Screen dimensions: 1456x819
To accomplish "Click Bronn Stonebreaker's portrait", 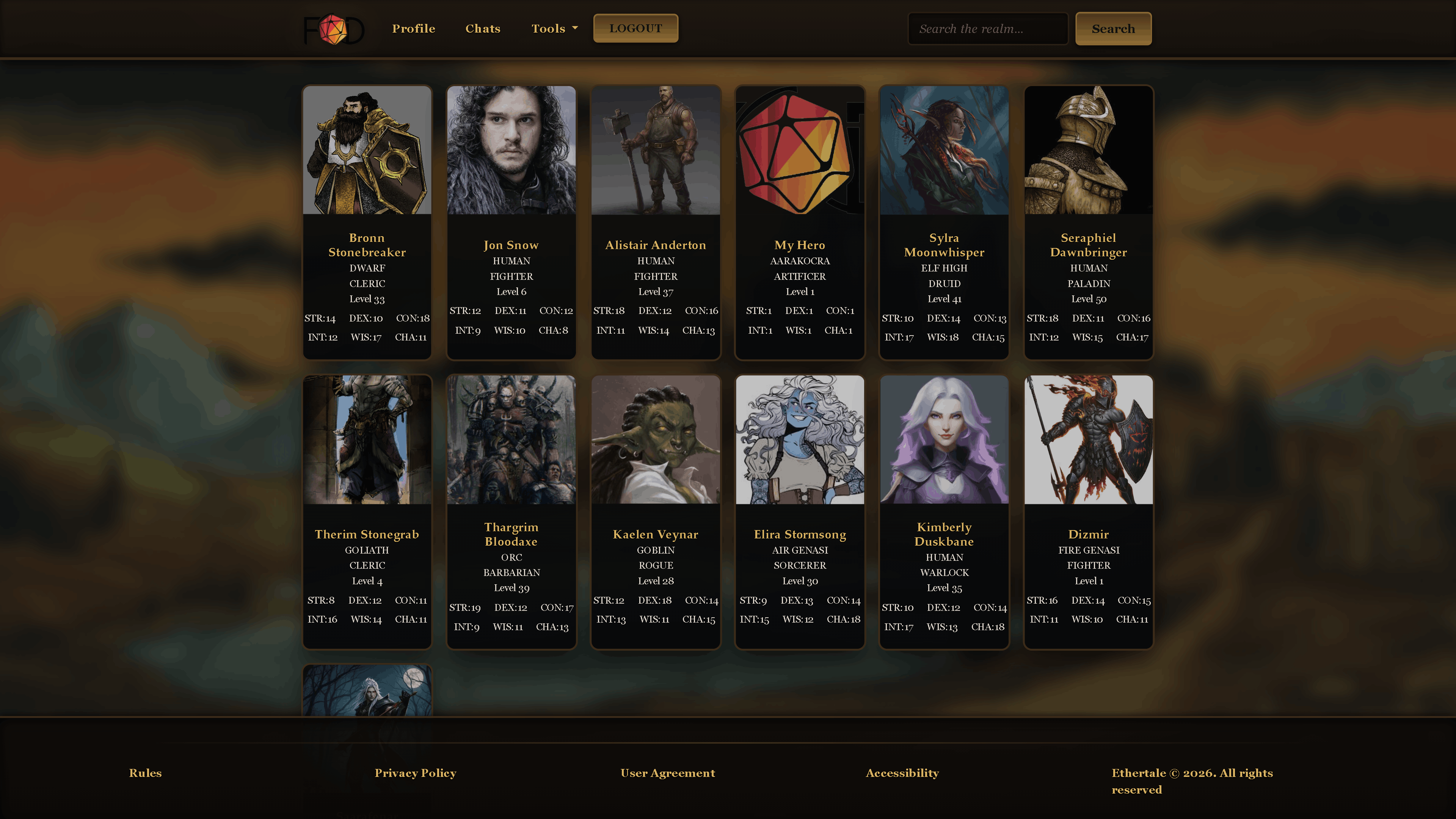I will [x=366, y=150].
